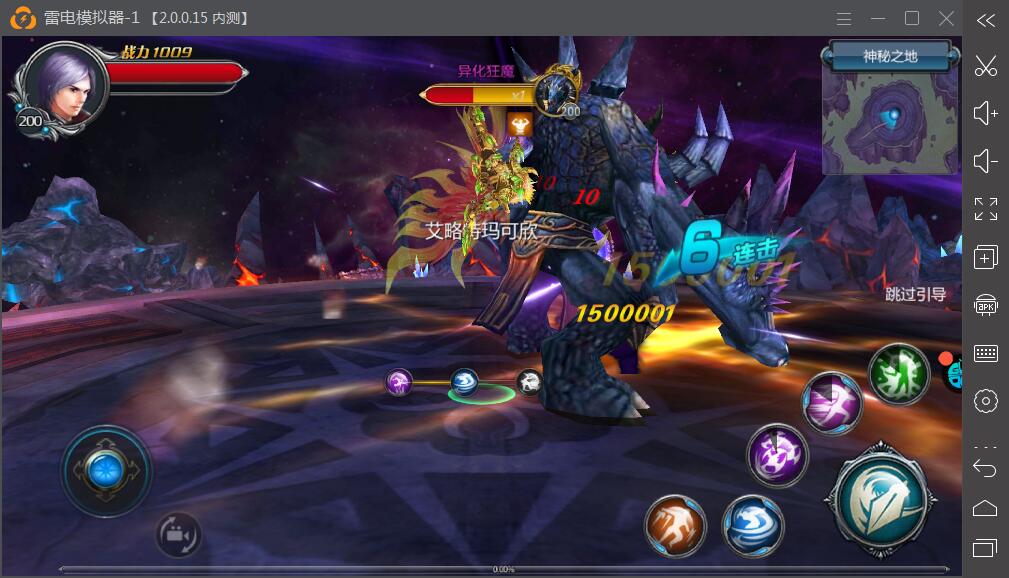Use the blue whirlwind skill
1009x578 pixels.
753,524
